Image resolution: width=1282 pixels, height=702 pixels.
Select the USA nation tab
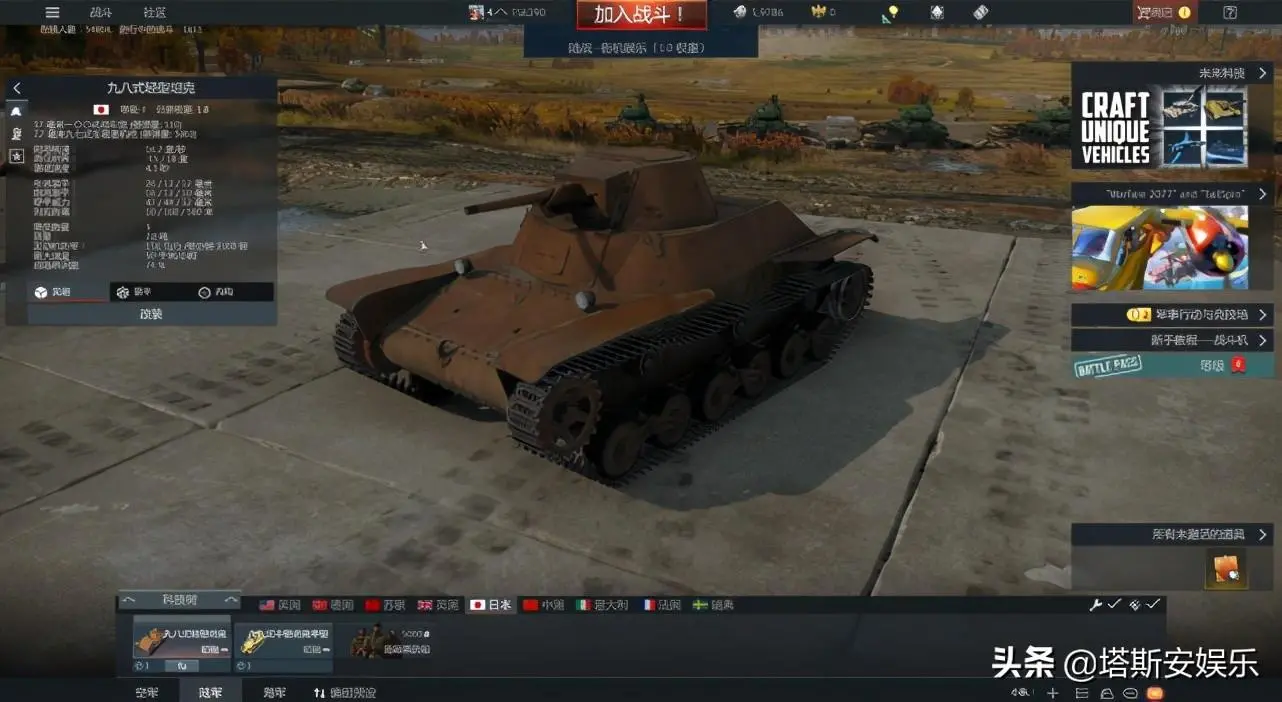[279, 605]
